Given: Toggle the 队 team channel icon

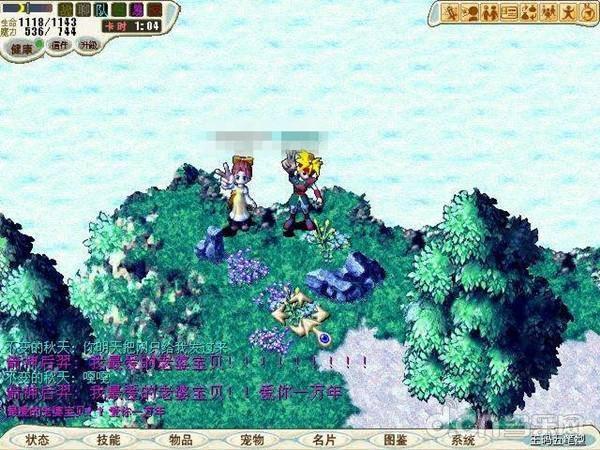Looking at the screenshot, I should [99, 10].
